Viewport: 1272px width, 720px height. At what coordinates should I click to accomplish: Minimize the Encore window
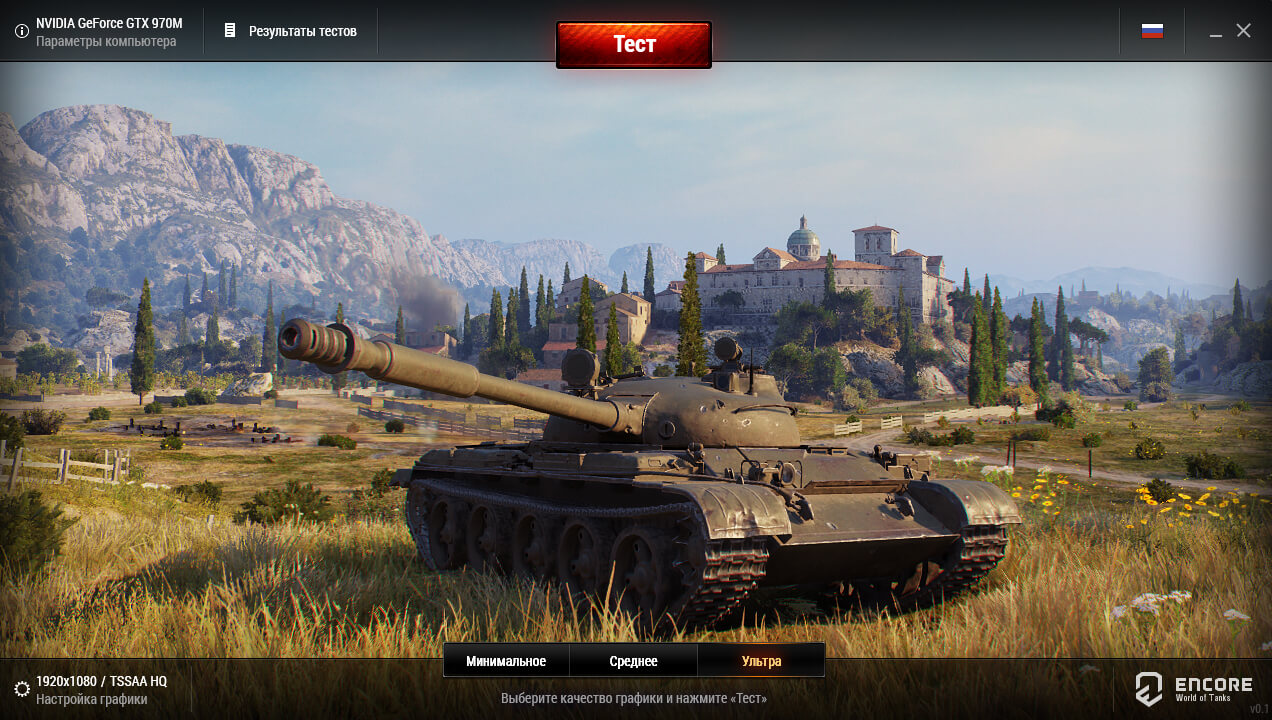[x=1216, y=32]
